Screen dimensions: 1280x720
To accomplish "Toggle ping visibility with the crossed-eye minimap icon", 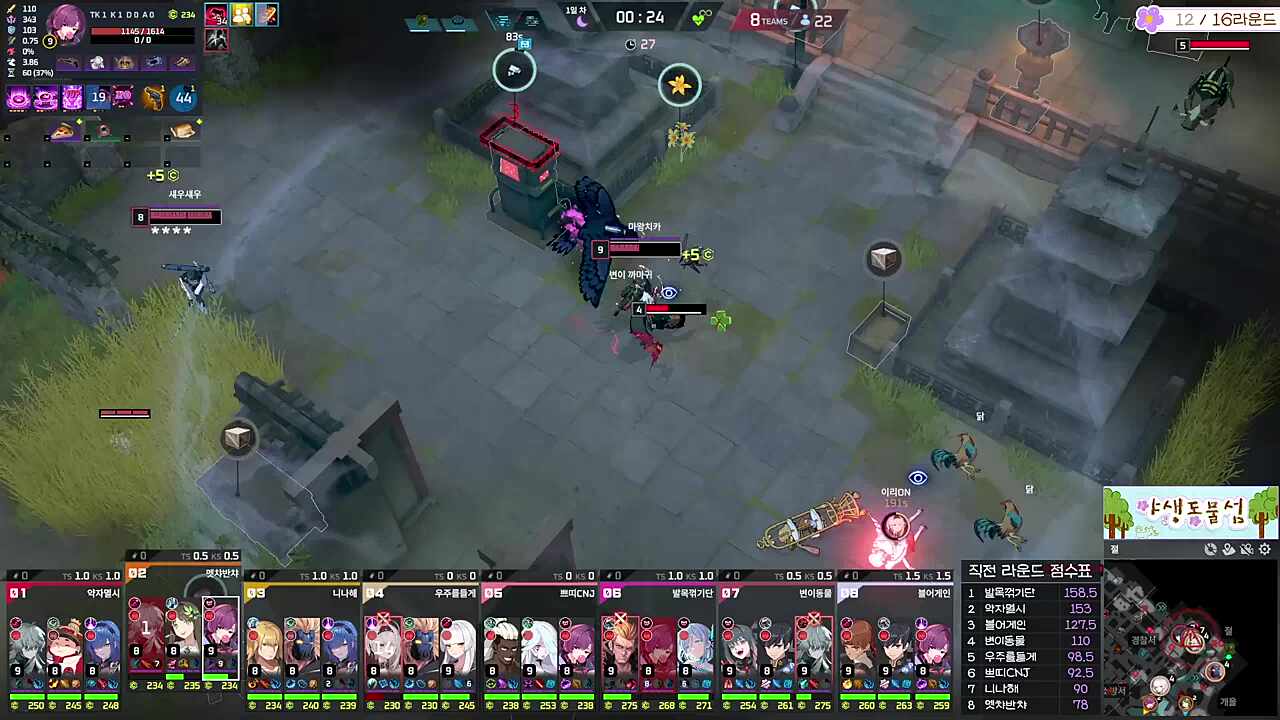I will point(1246,549).
